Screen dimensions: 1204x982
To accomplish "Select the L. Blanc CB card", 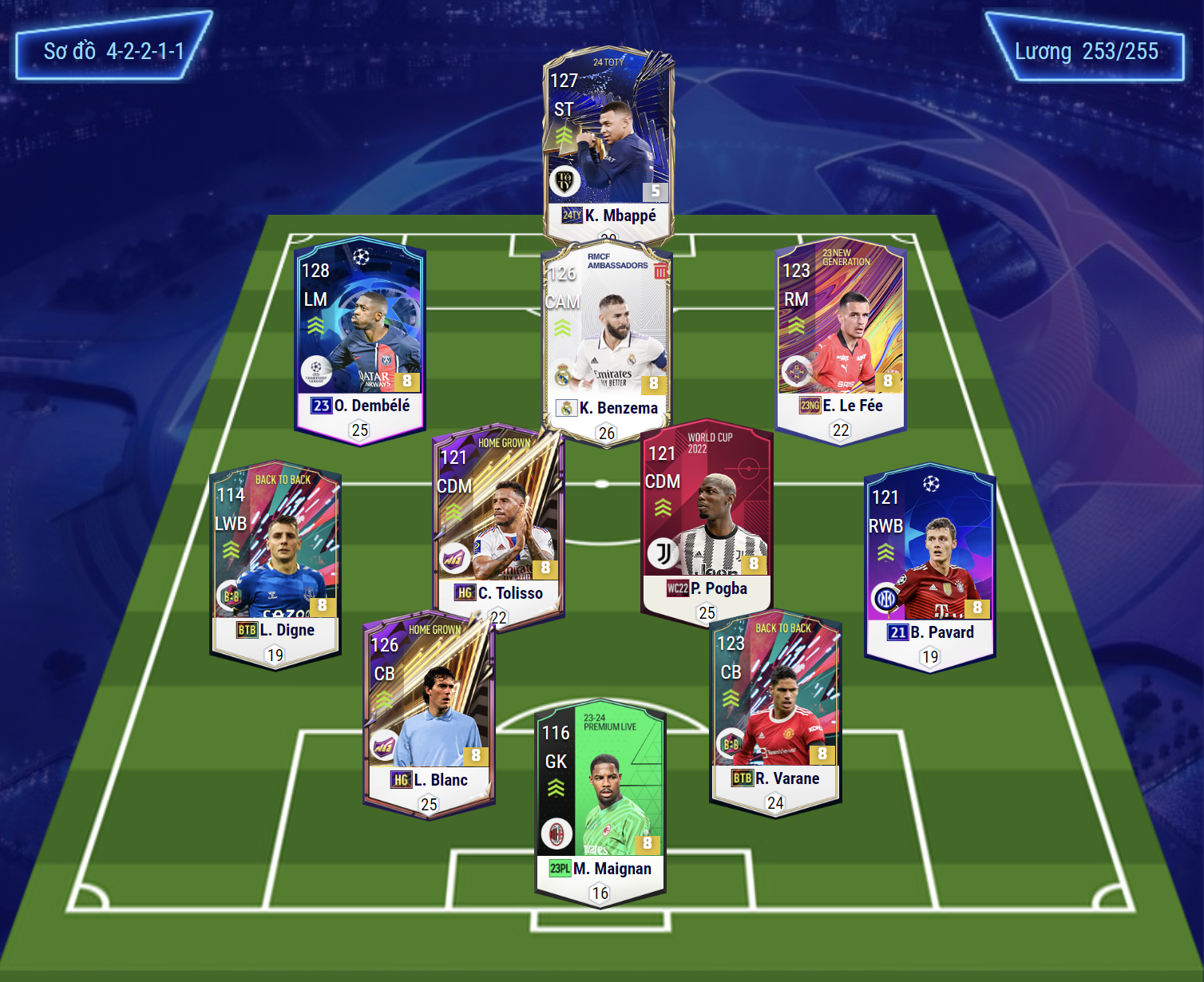I will pos(429,711).
